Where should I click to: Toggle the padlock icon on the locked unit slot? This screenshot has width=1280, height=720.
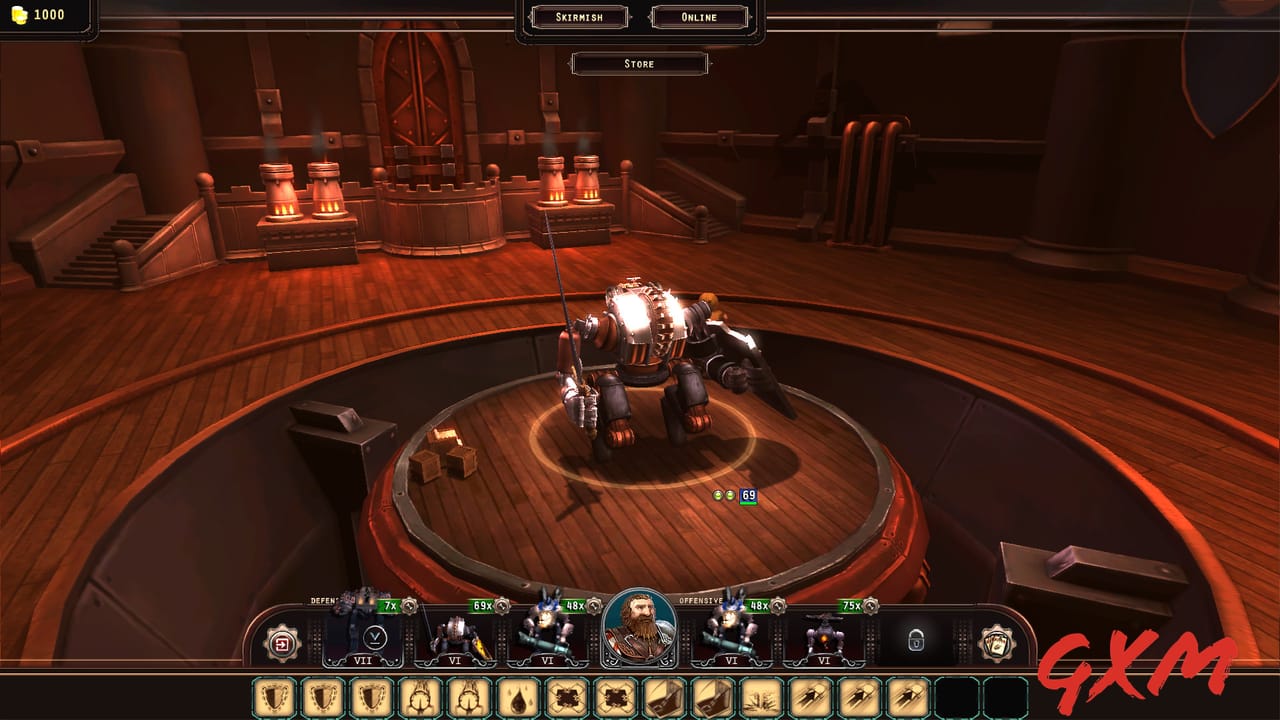click(x=917, y=642)
